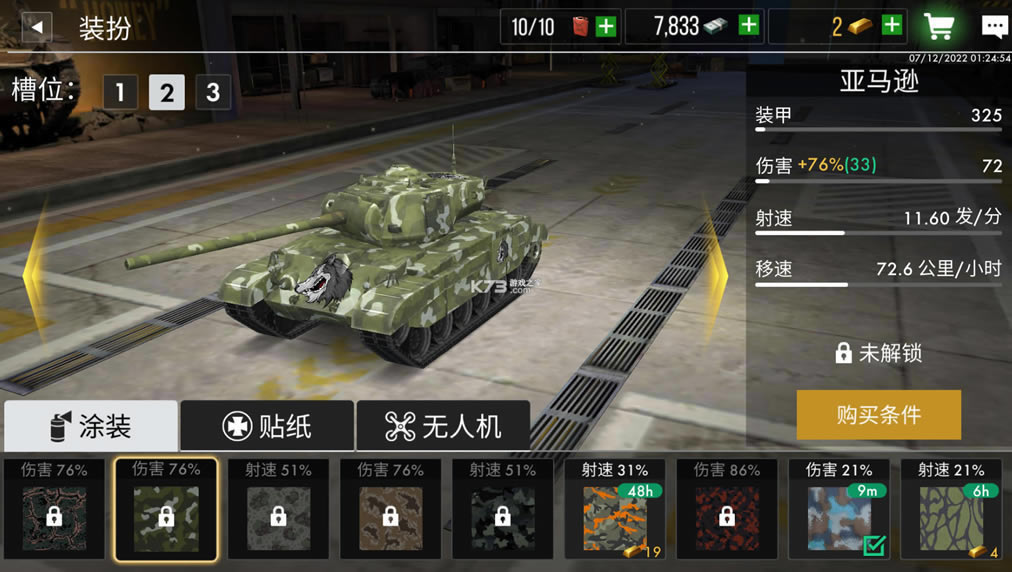Viewport: 1012px width, 572px height.
Task: Add more fuel with the plus button
Action: point(605,27)
